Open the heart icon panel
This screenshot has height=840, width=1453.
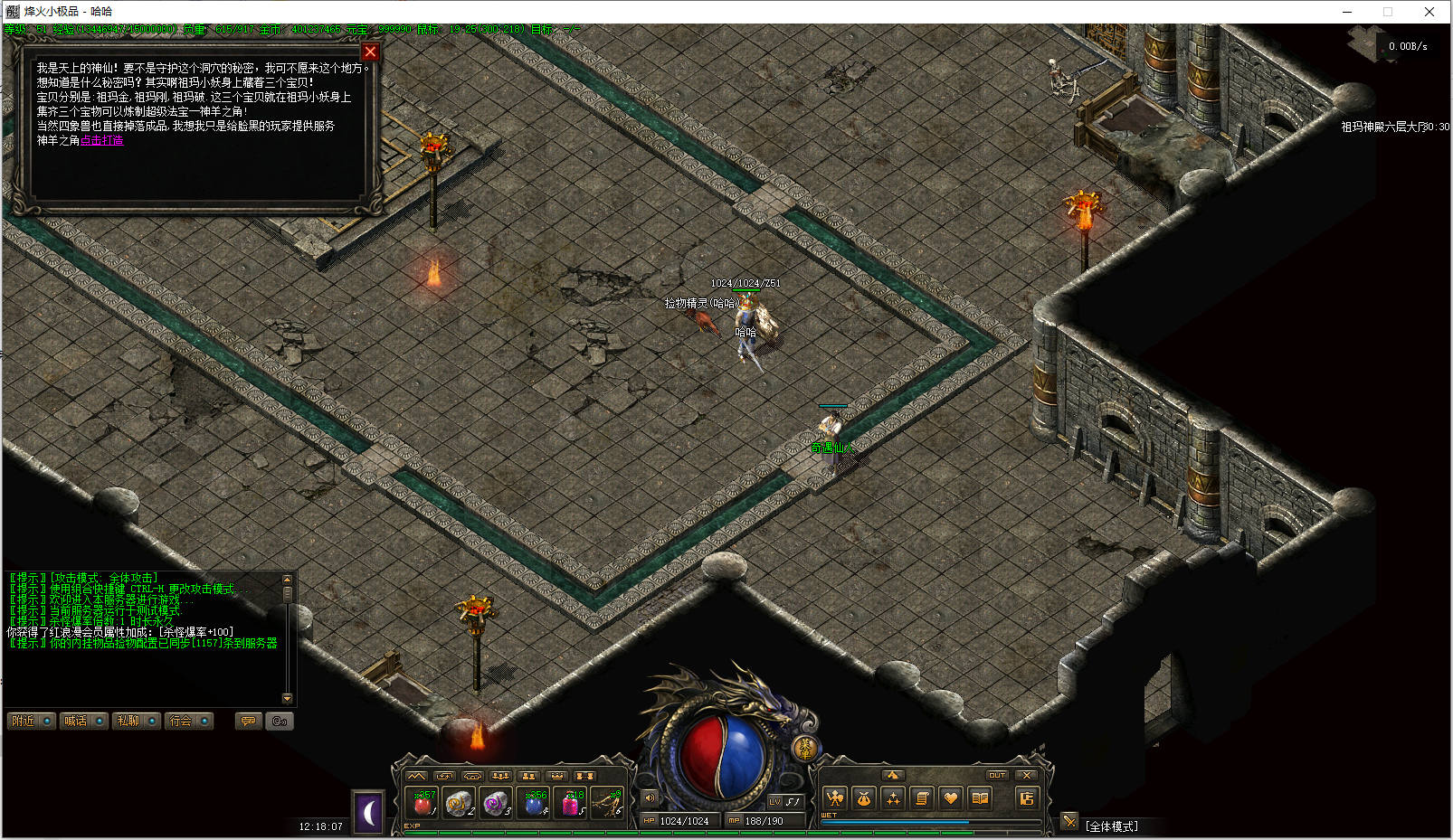pos(950,798)
